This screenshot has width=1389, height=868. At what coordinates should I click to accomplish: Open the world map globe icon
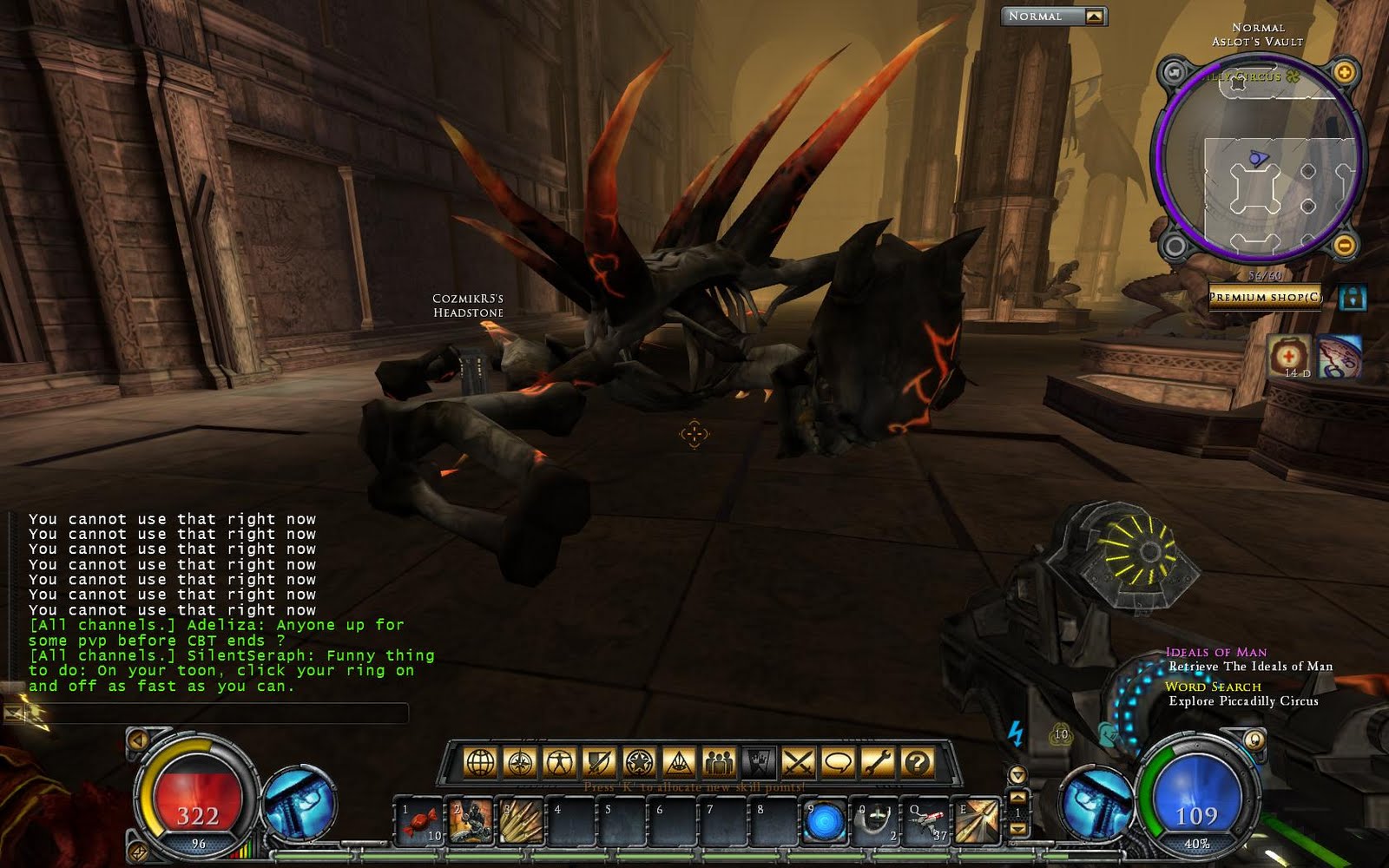479,761
